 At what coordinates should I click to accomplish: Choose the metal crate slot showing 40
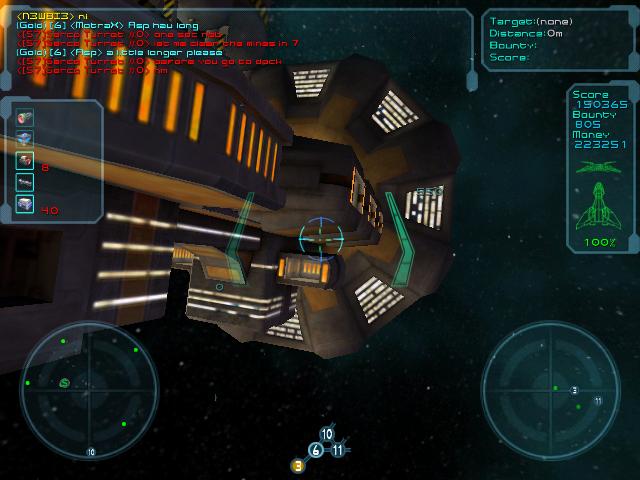25,204
